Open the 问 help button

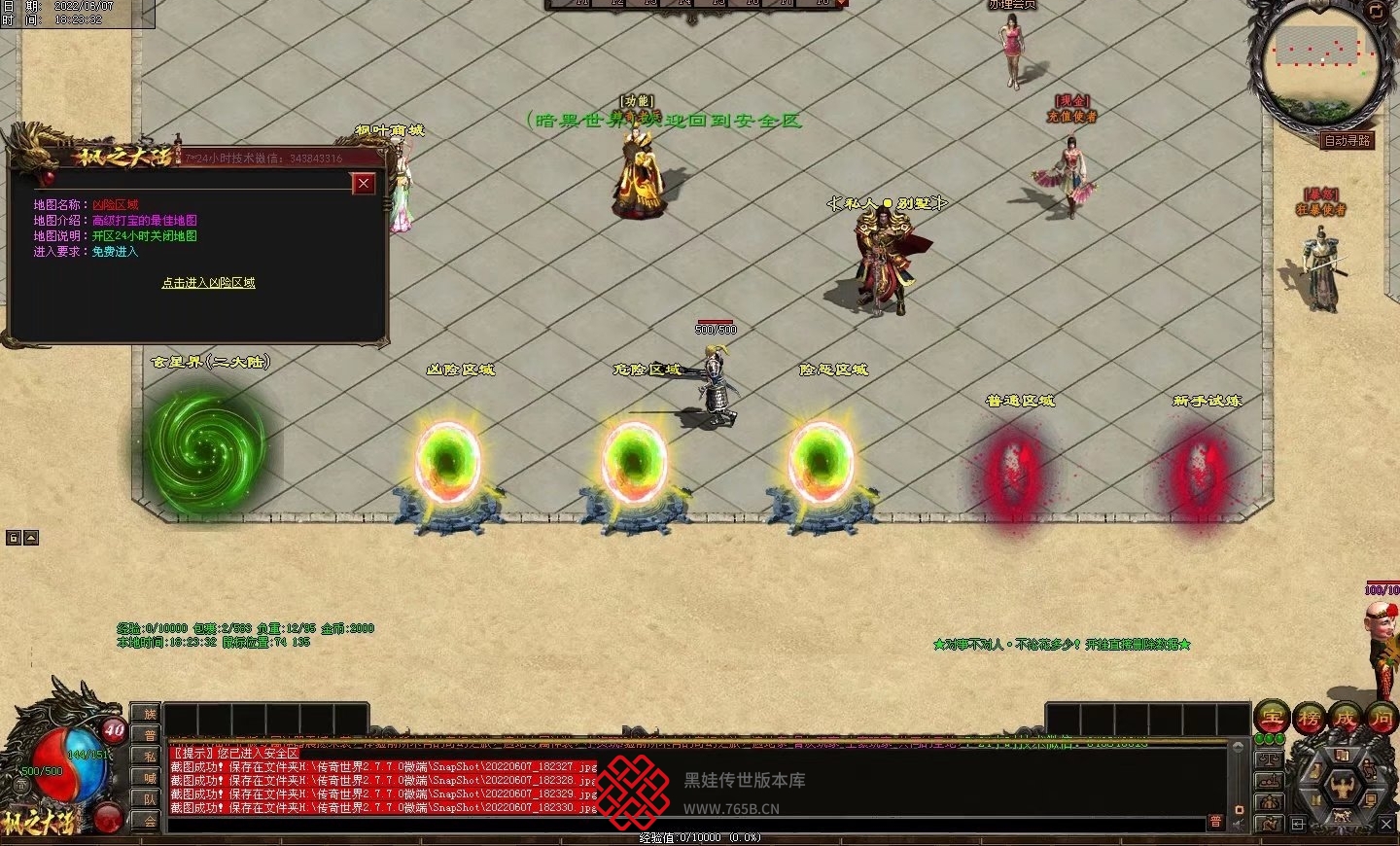(x=1381, y=718)
